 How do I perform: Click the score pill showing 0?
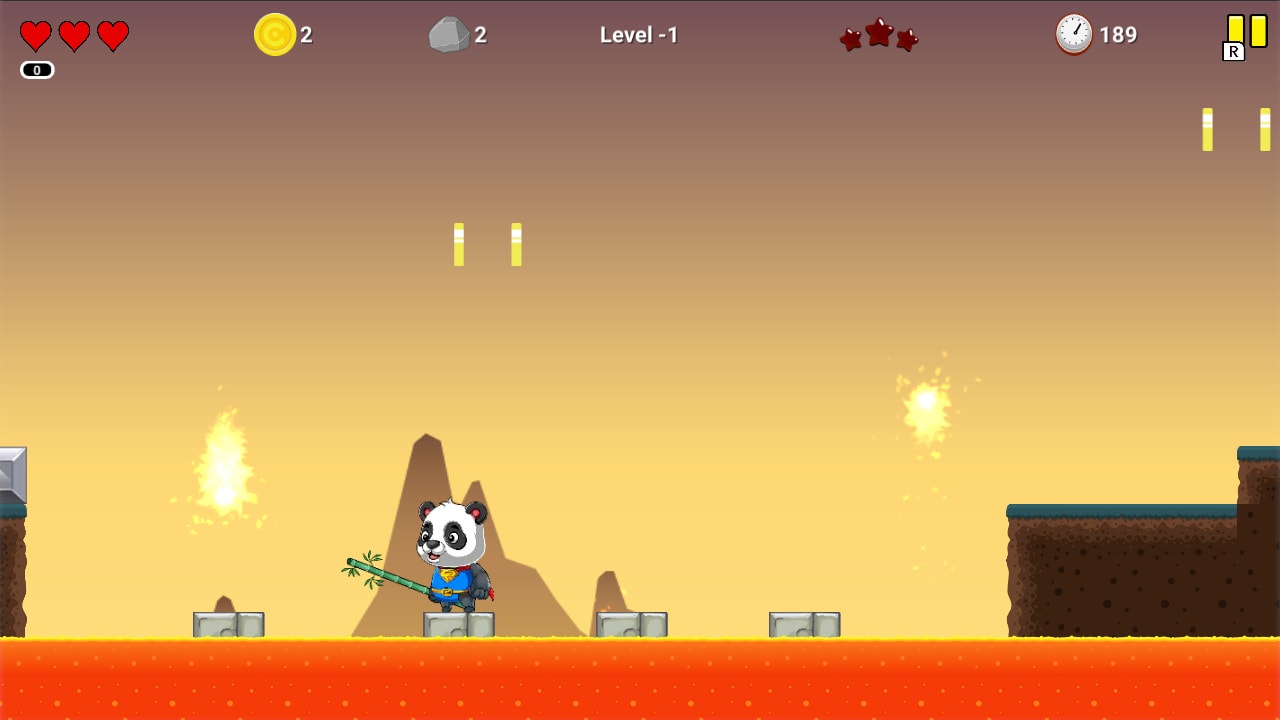(36, 69)
